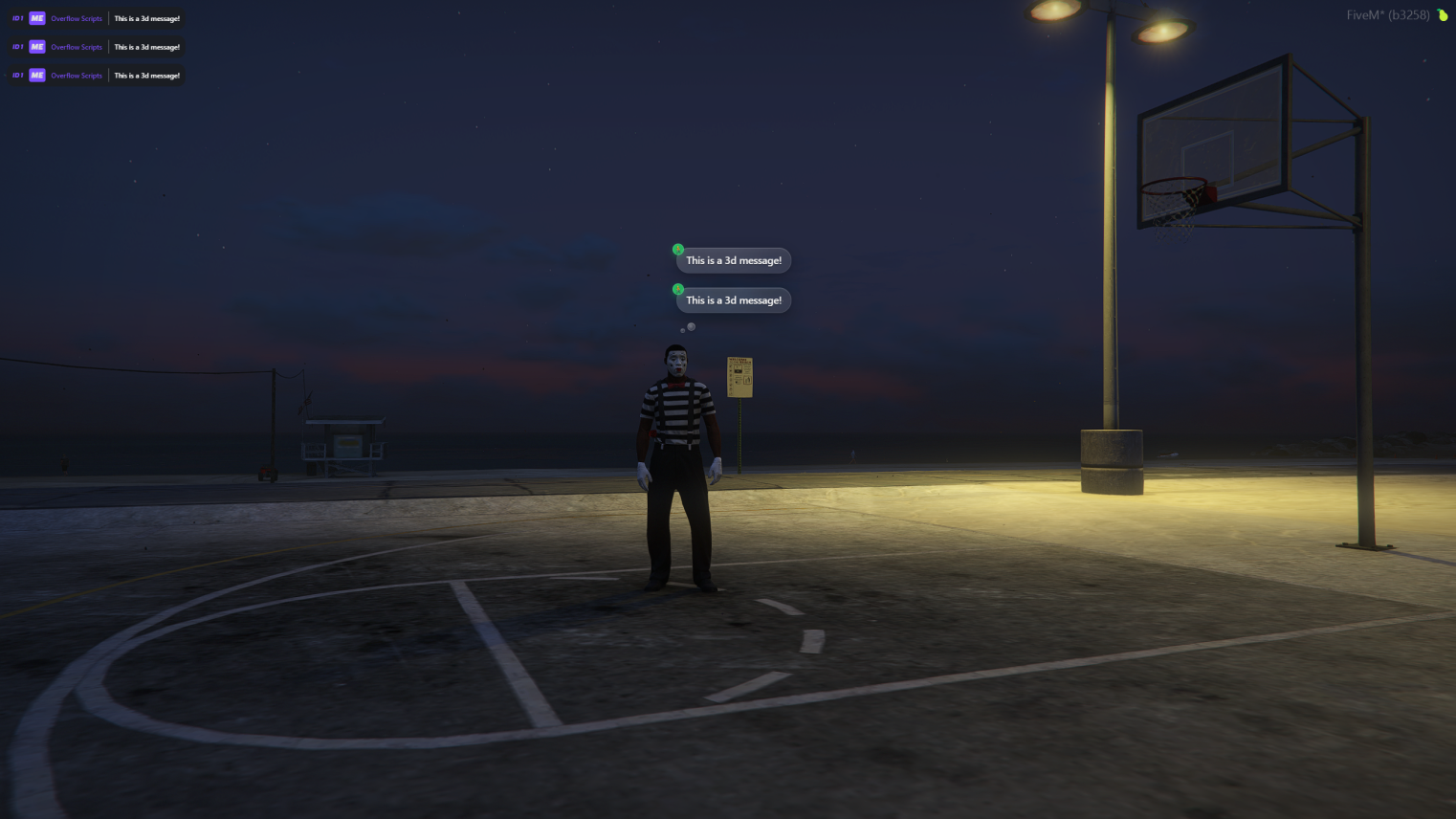Image resolution: width=1456 pixels, height=819 pixels.
Task: Click the pear emoji beside the FiveM watermark
Action: point(1442,15)
